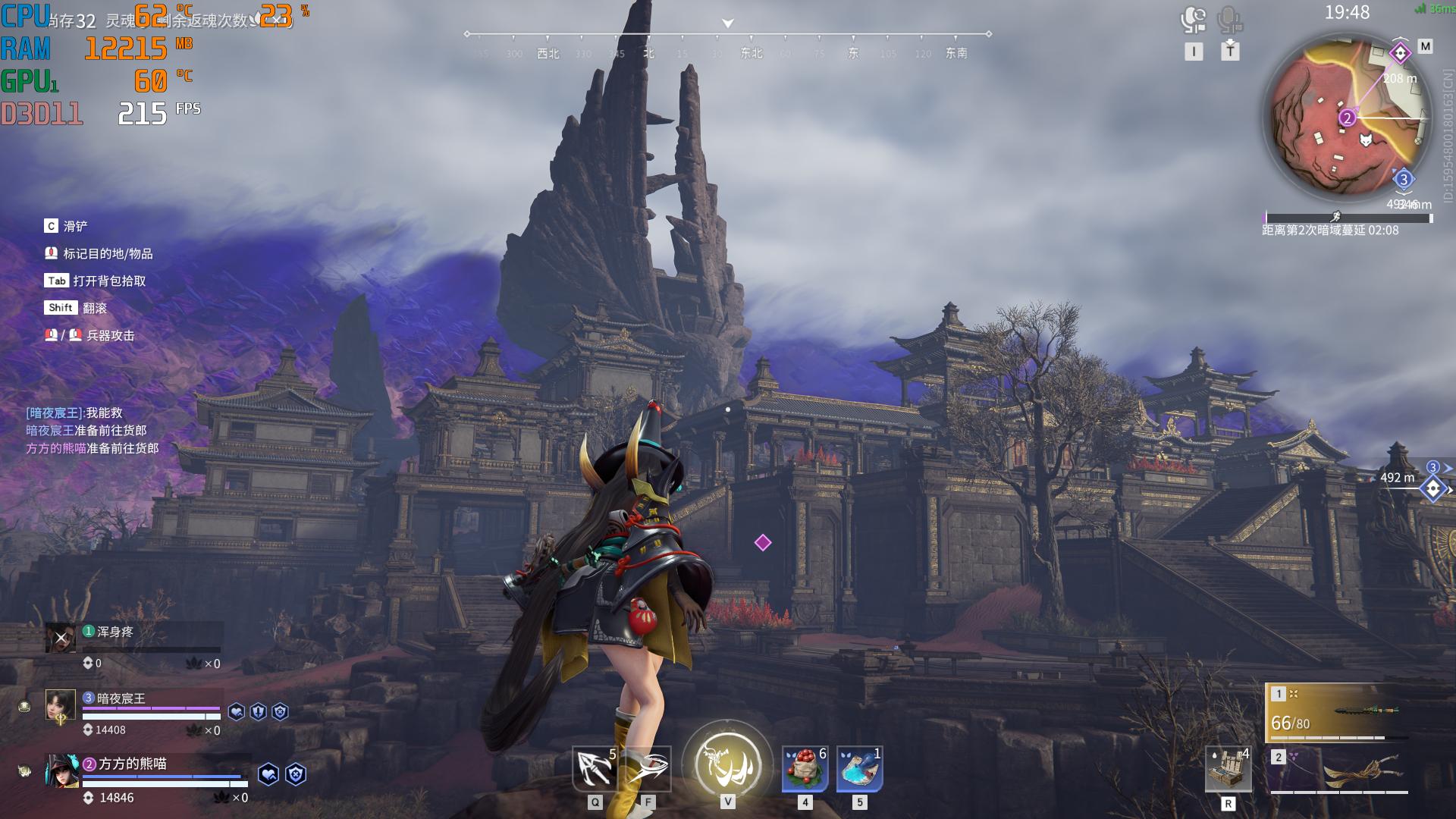The width and height of the screenshot is (1456, 819).
Task: Click the purple diamond waypoint on minimap
Action: (x=1400, y=53)
